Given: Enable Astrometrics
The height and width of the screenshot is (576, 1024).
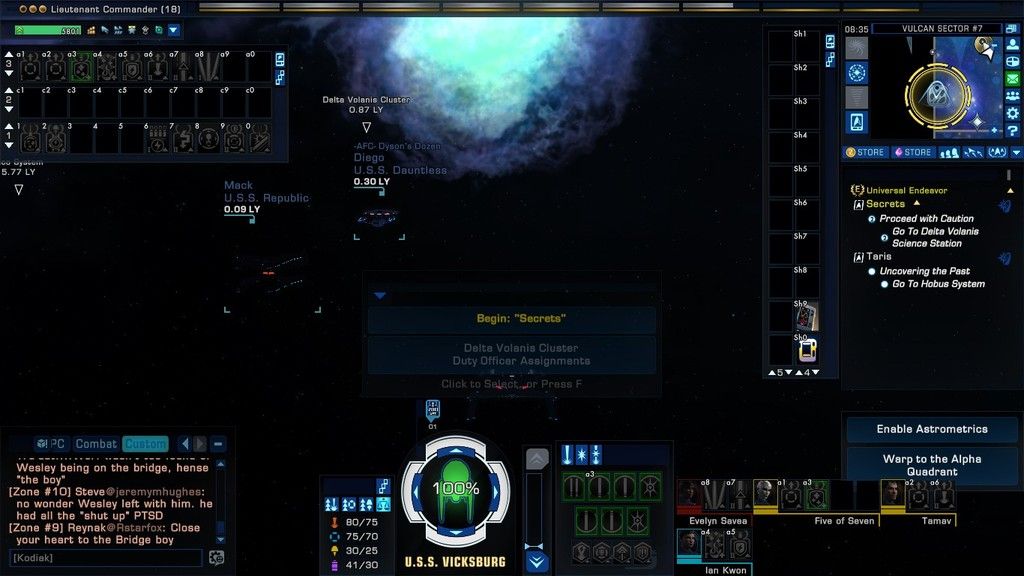Looking at the screenshot, I should coord(931,429).
